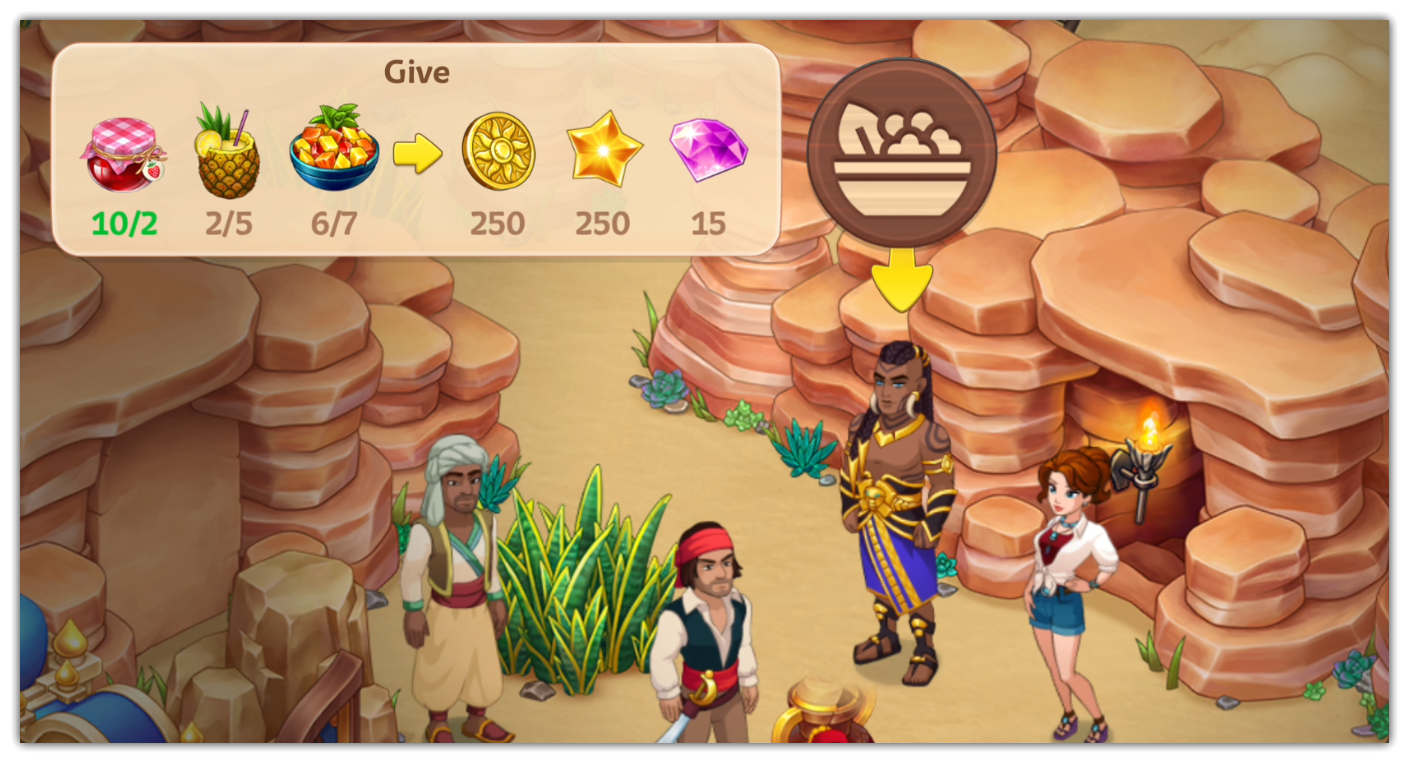Select the pineapple cocktail item
Image resolution: width=1409 pixels, height=763 pixels.
pos(228,151)
